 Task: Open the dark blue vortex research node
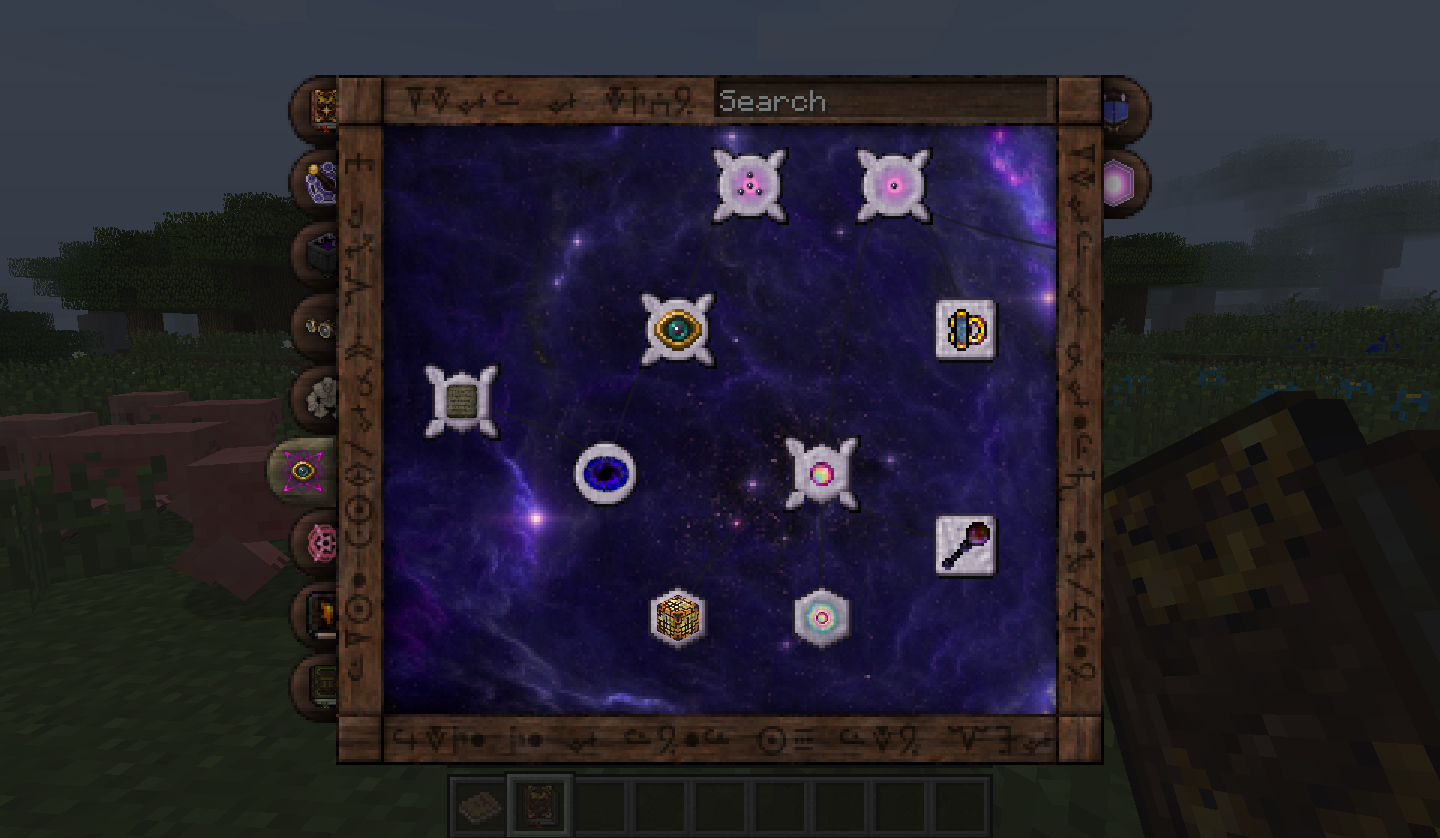pos(605,473)
